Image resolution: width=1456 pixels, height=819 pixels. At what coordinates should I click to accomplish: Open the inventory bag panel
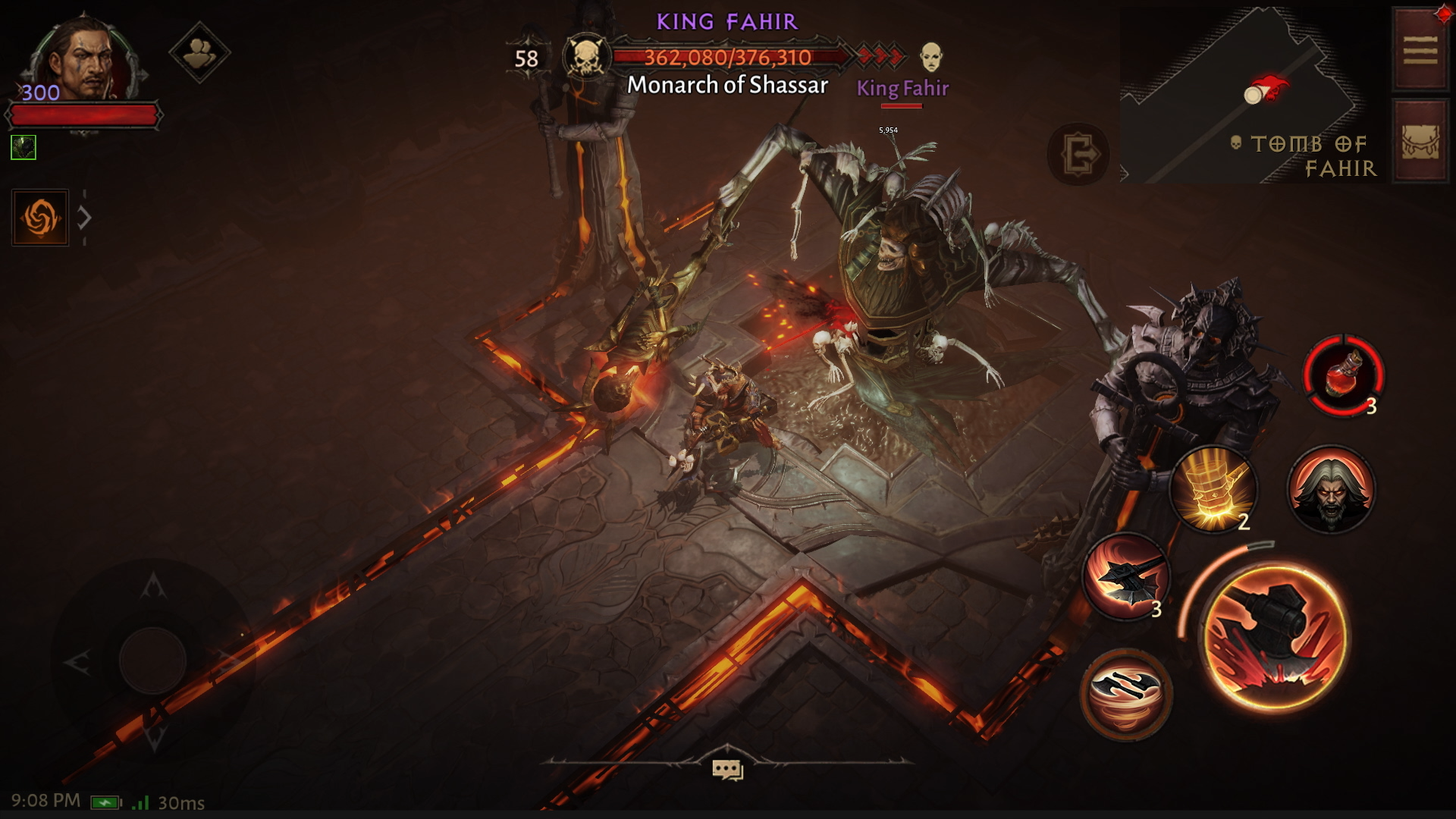coord(1420,140)
